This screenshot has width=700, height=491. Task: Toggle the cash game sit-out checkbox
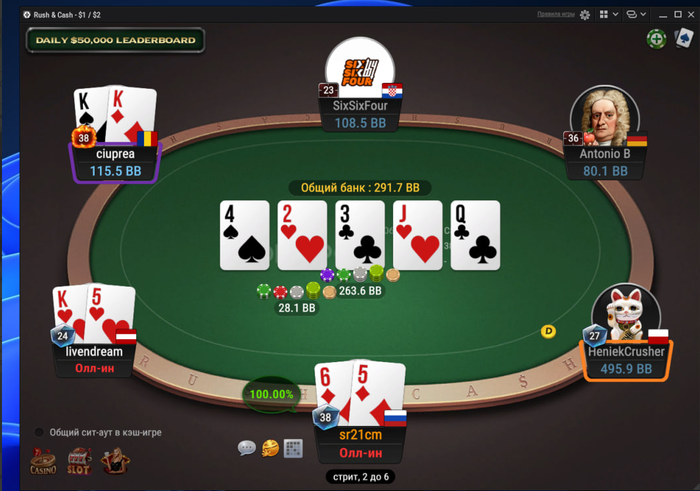pyautogui.click(x=40, y=432)
